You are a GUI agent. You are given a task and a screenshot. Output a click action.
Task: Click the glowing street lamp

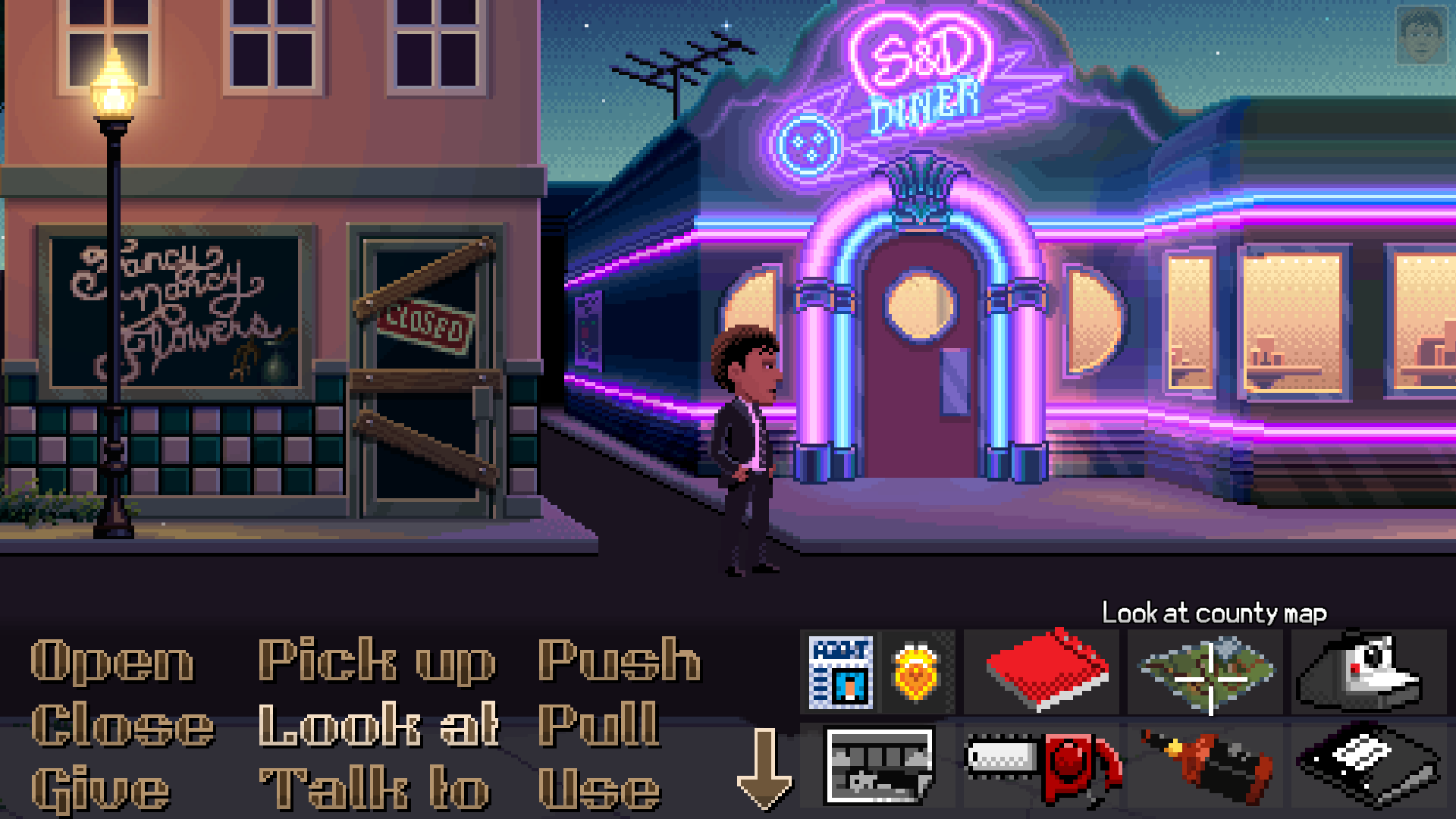[114, 83]
